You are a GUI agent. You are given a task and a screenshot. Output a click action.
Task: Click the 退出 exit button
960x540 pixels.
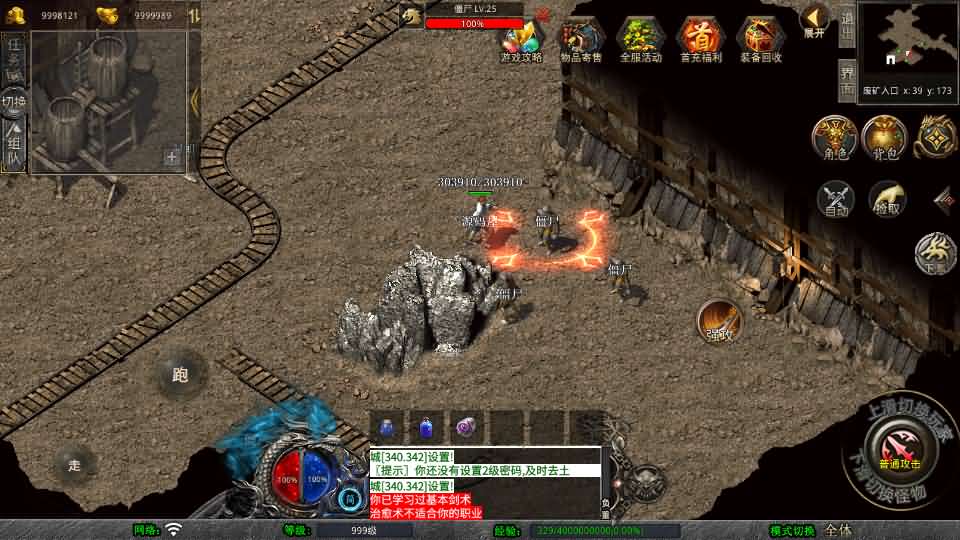click(x=847, y=26)
